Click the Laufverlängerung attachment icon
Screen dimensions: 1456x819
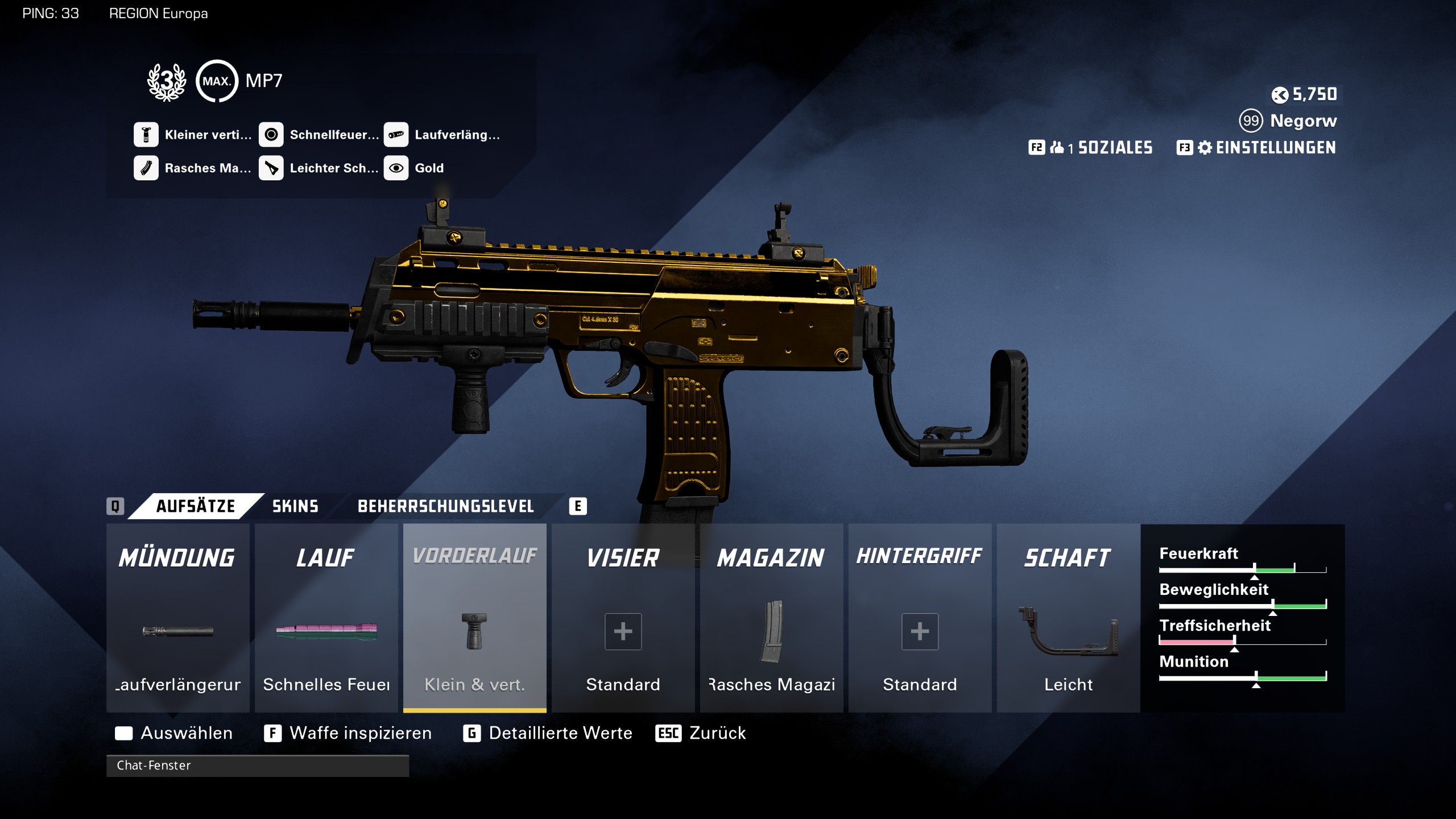pyautogui.click(x=397, y=135)
